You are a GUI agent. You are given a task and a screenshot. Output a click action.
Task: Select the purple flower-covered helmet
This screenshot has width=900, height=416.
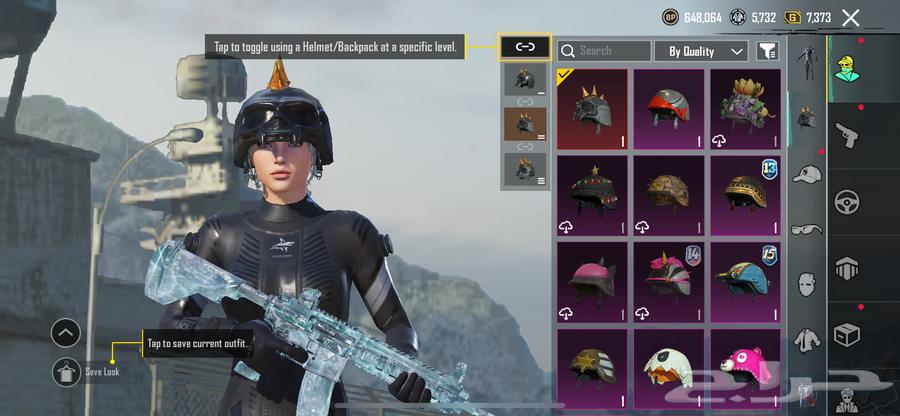coord(745,110)
